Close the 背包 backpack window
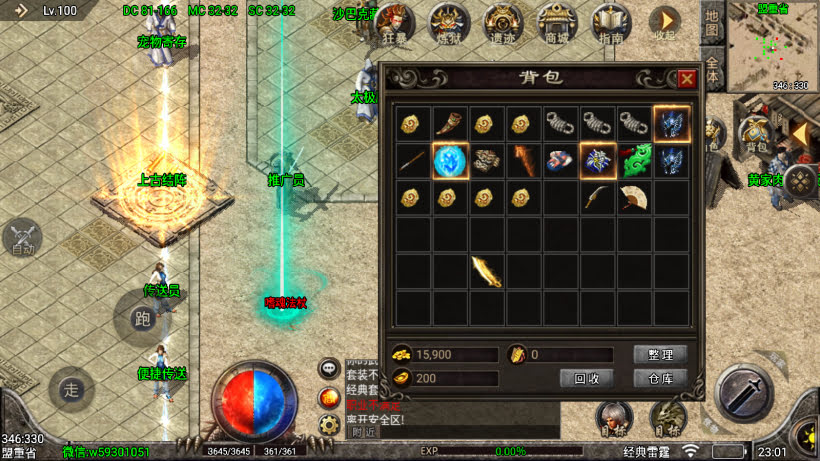820x461 pixels. (x=686, y=79)
